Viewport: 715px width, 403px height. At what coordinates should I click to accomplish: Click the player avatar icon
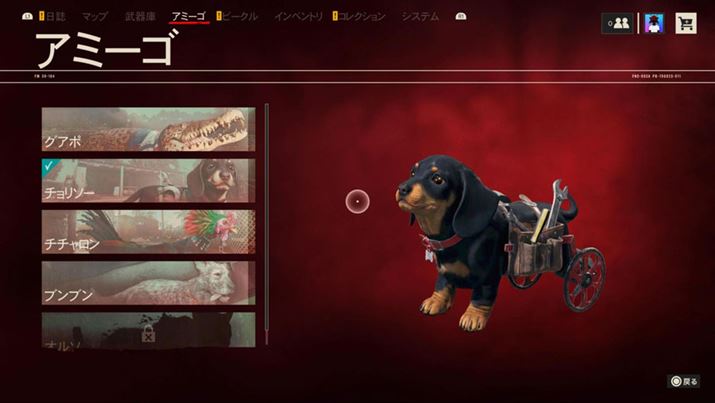click(654, 24)
